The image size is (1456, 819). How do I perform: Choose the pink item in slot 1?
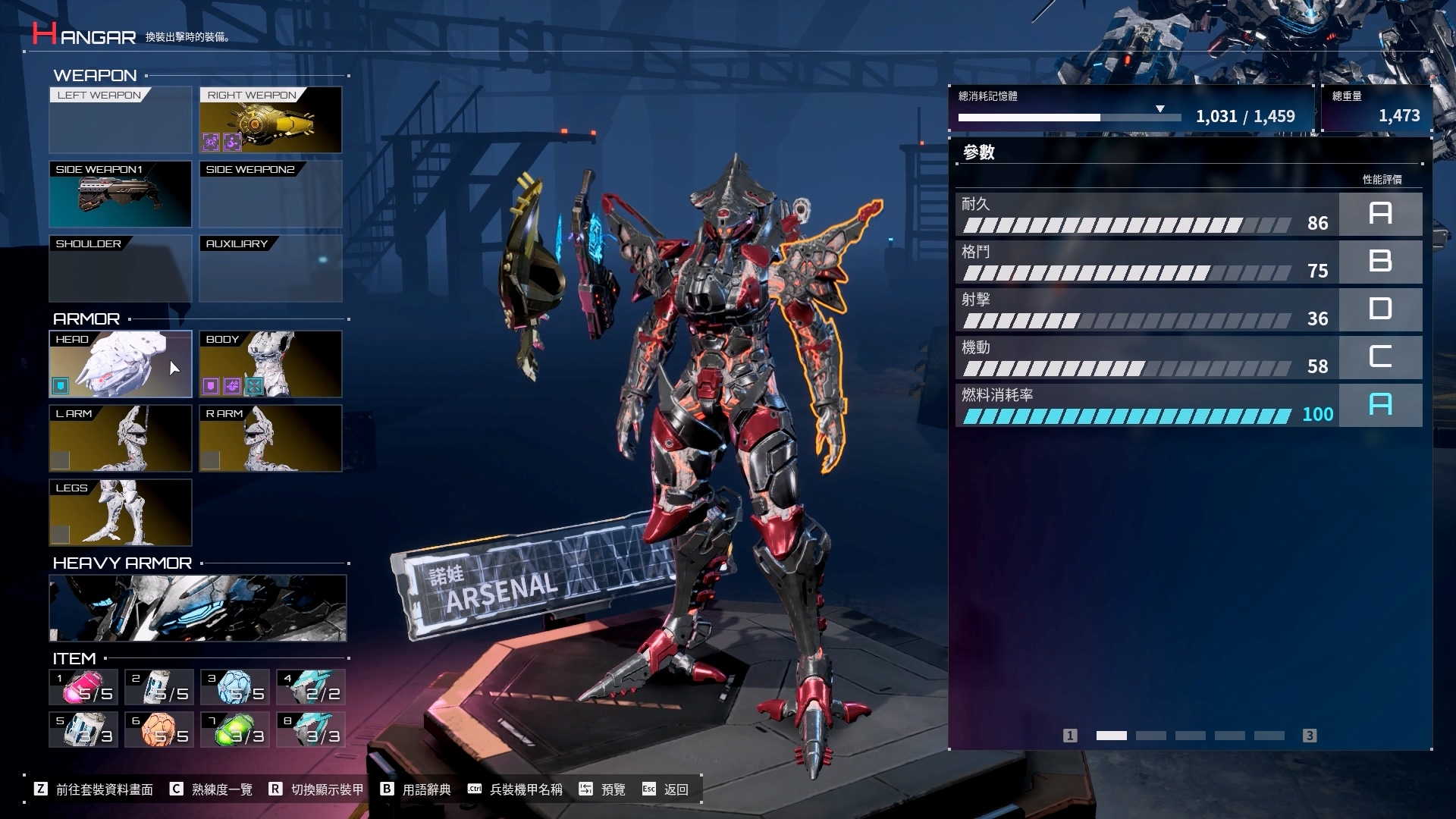pyautogui.click(x=83, y=688)
